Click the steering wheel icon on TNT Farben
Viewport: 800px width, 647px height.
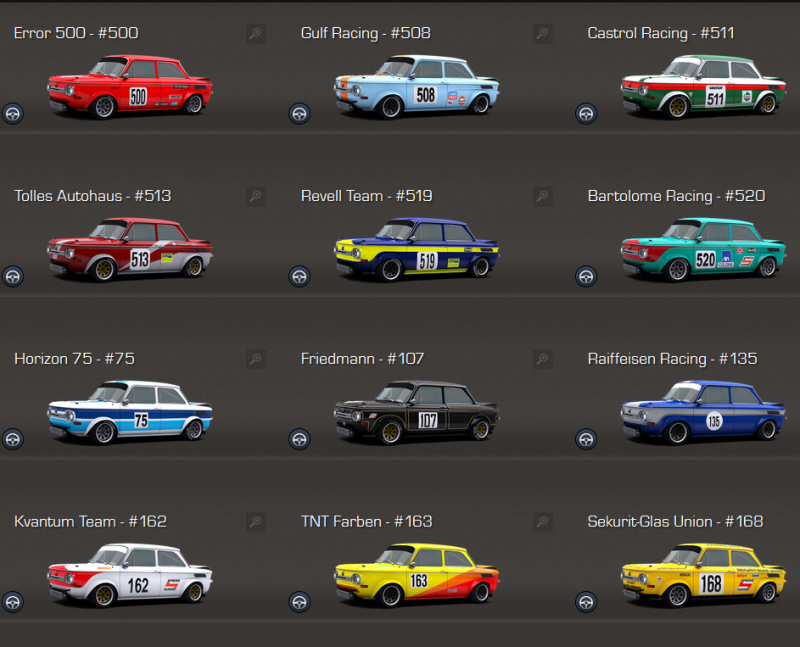coord(299,601)
